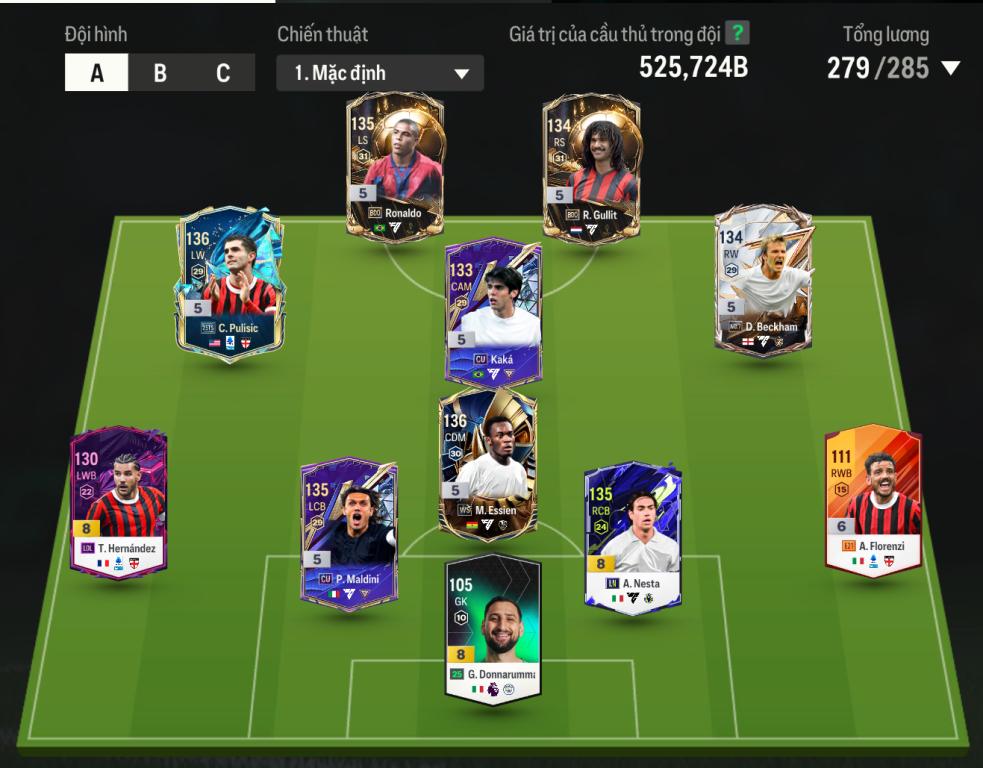Image resolution: width=983 pixels, height=768 pixels.
Task: Pick the Kaká CAM card
Action: click(x=493, y=312)
